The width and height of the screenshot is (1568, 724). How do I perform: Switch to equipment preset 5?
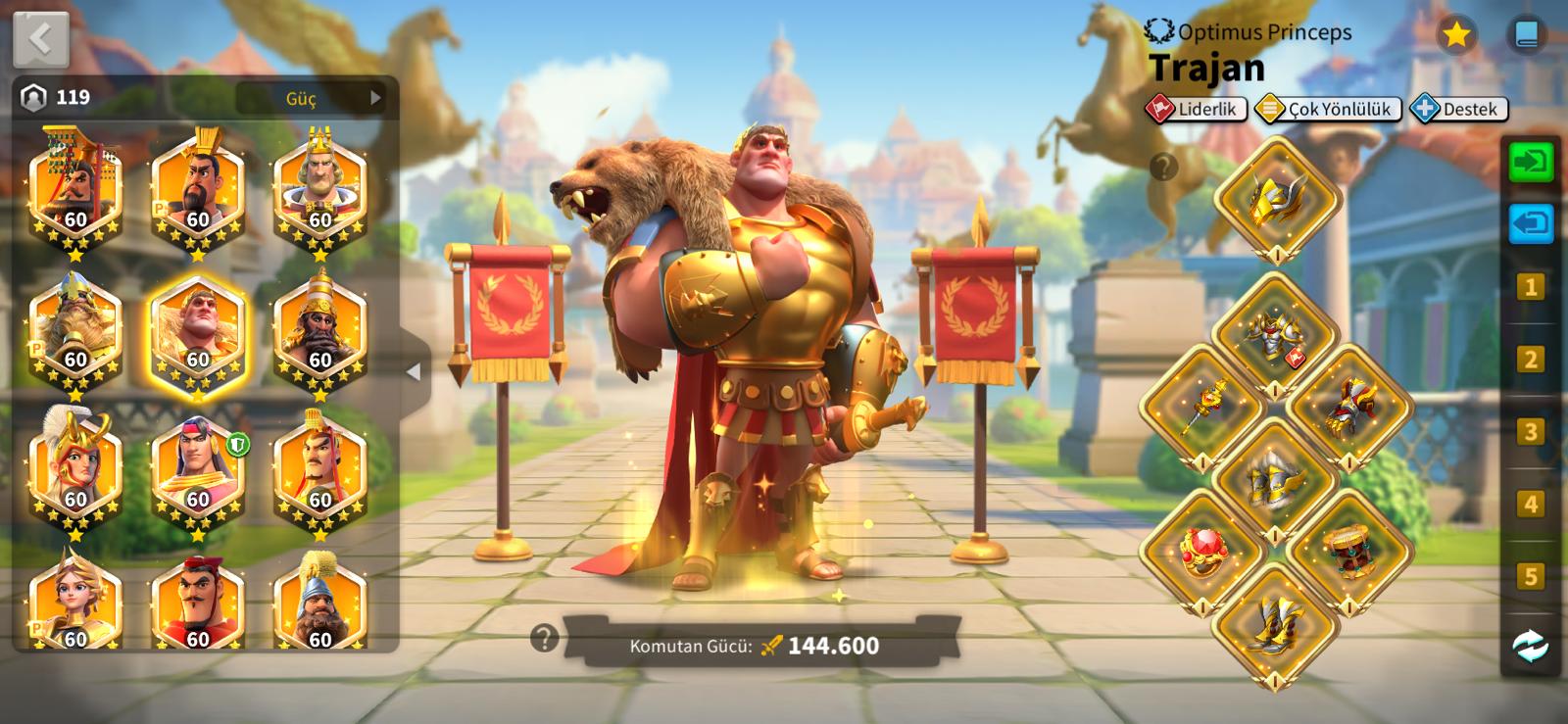tap(1530, 576)
